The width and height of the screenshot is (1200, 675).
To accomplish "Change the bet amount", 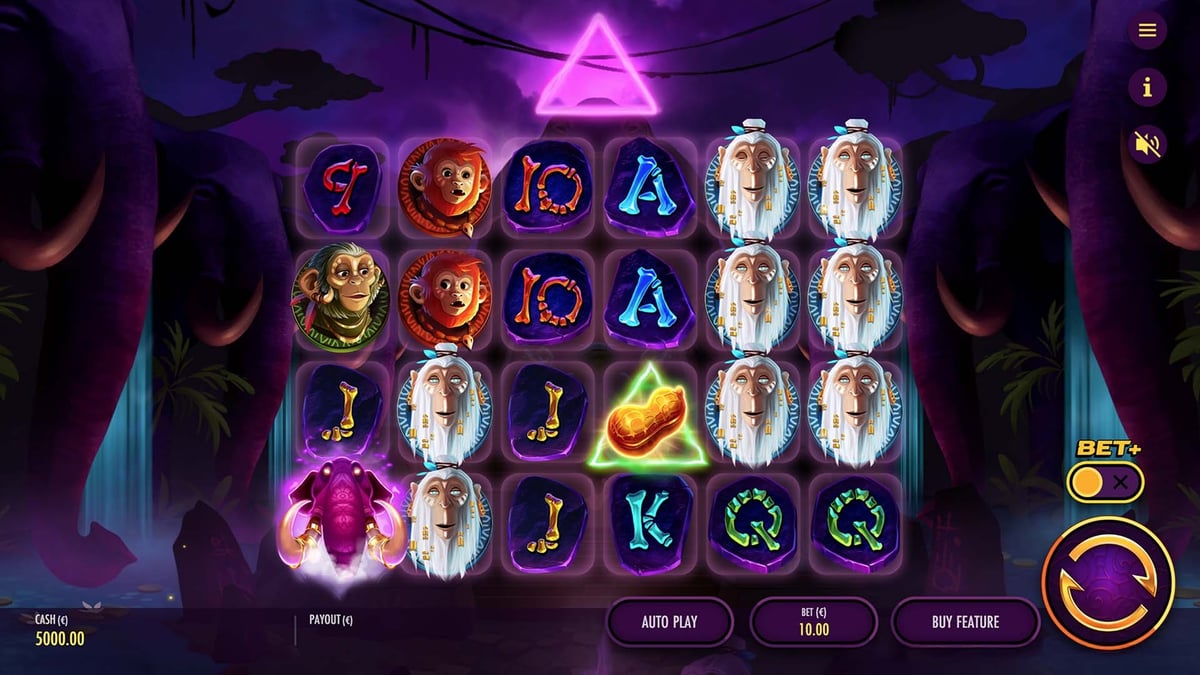I will (814, 622).
